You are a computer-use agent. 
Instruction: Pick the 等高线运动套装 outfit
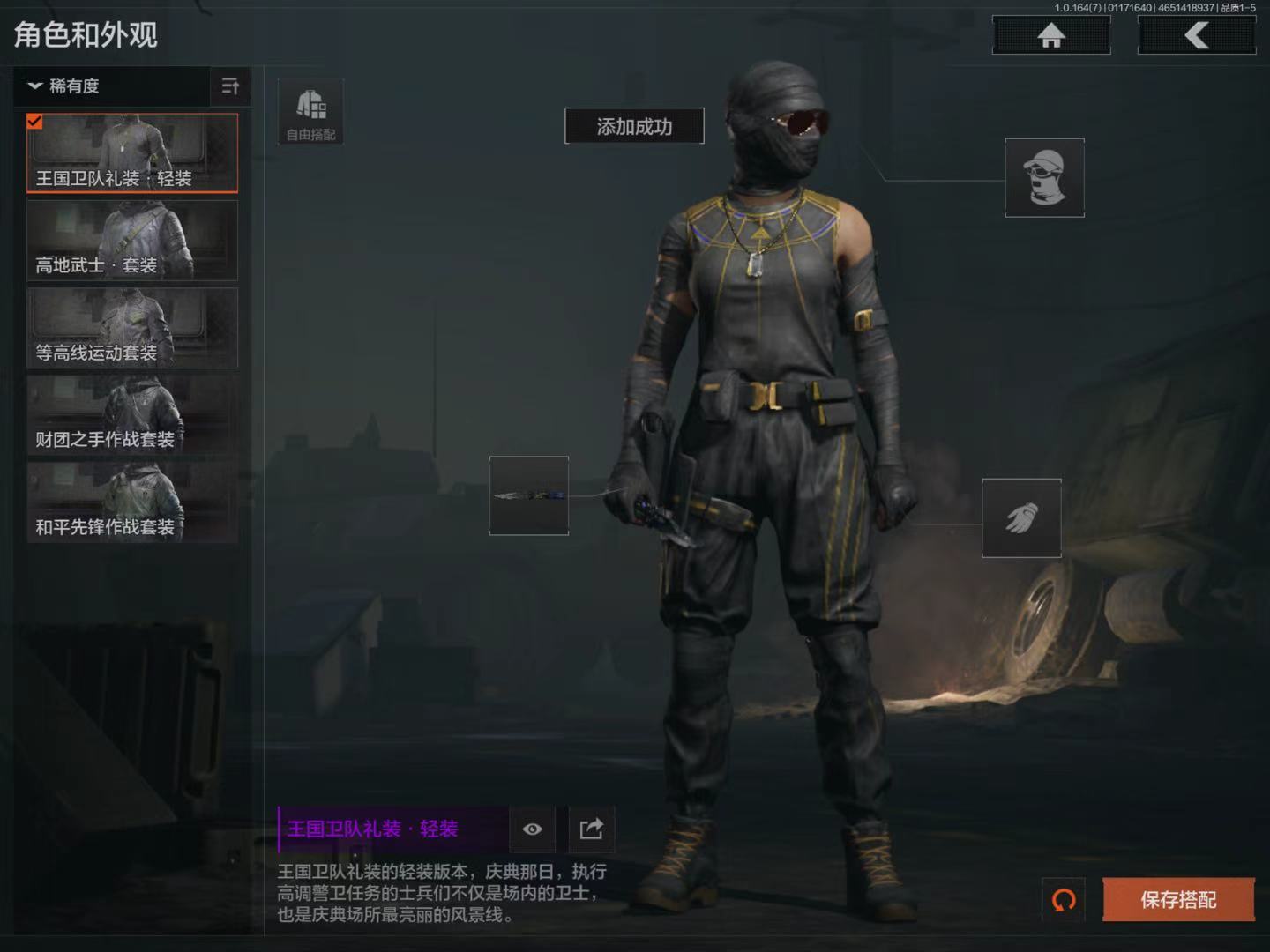click(x=132, y=327)
